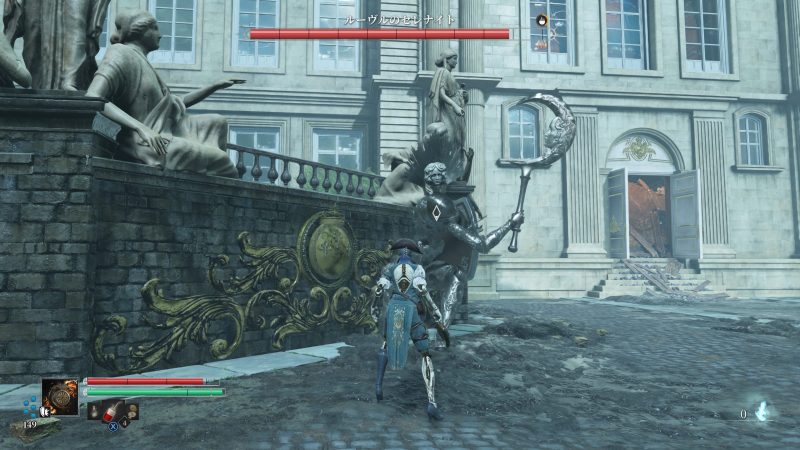Select the red oil burette vial slot
This screenshot has width=800, height=450.
click(x=112, y=410)
